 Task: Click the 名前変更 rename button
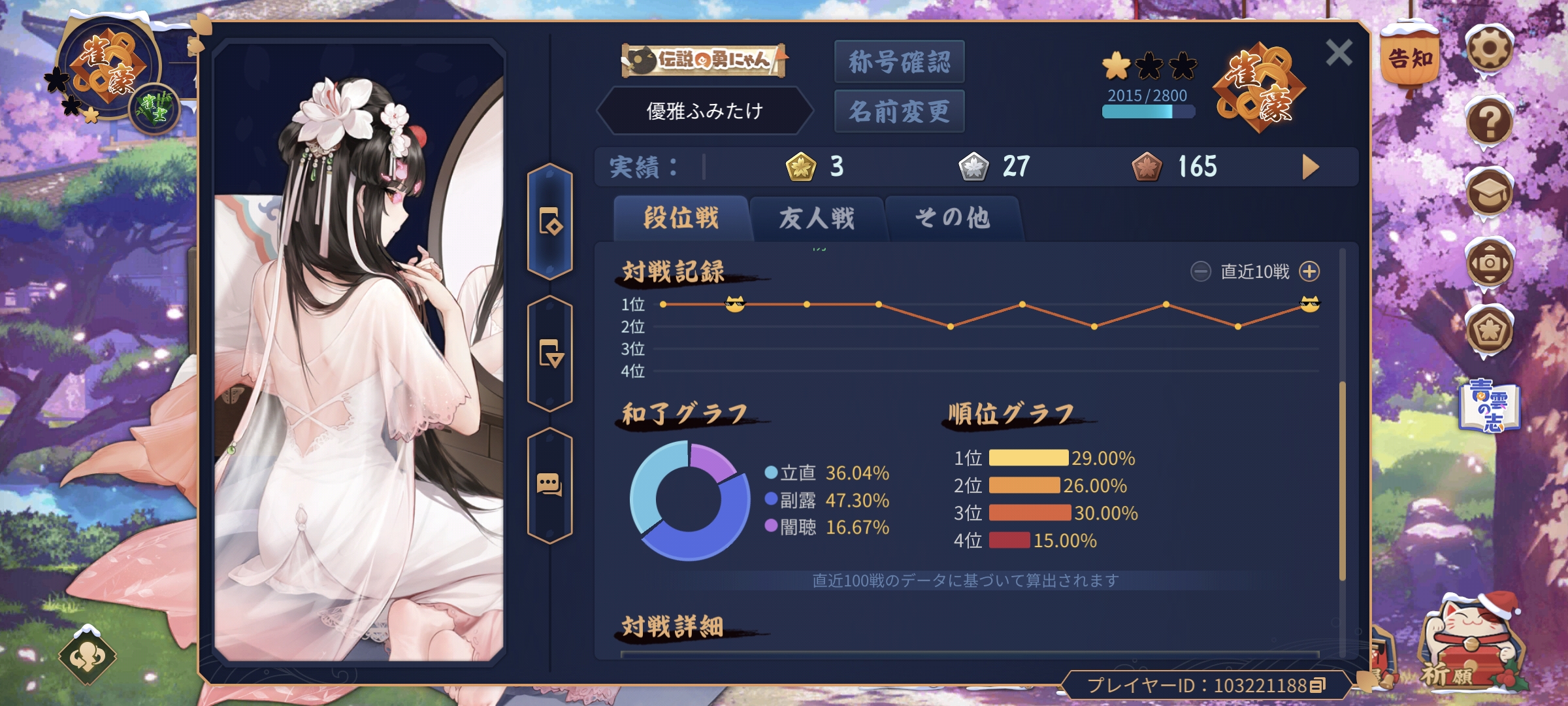(899, 110)
